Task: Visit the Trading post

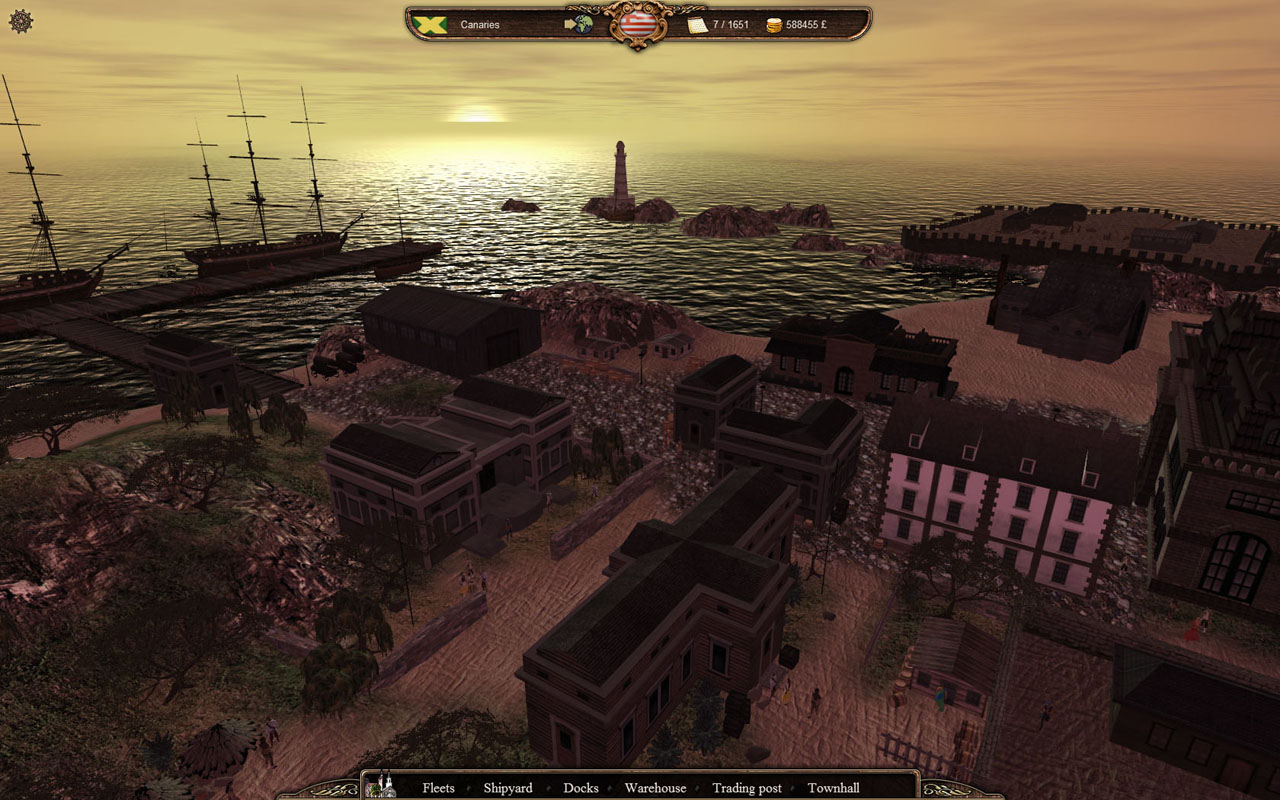Action: coord(747,788)
